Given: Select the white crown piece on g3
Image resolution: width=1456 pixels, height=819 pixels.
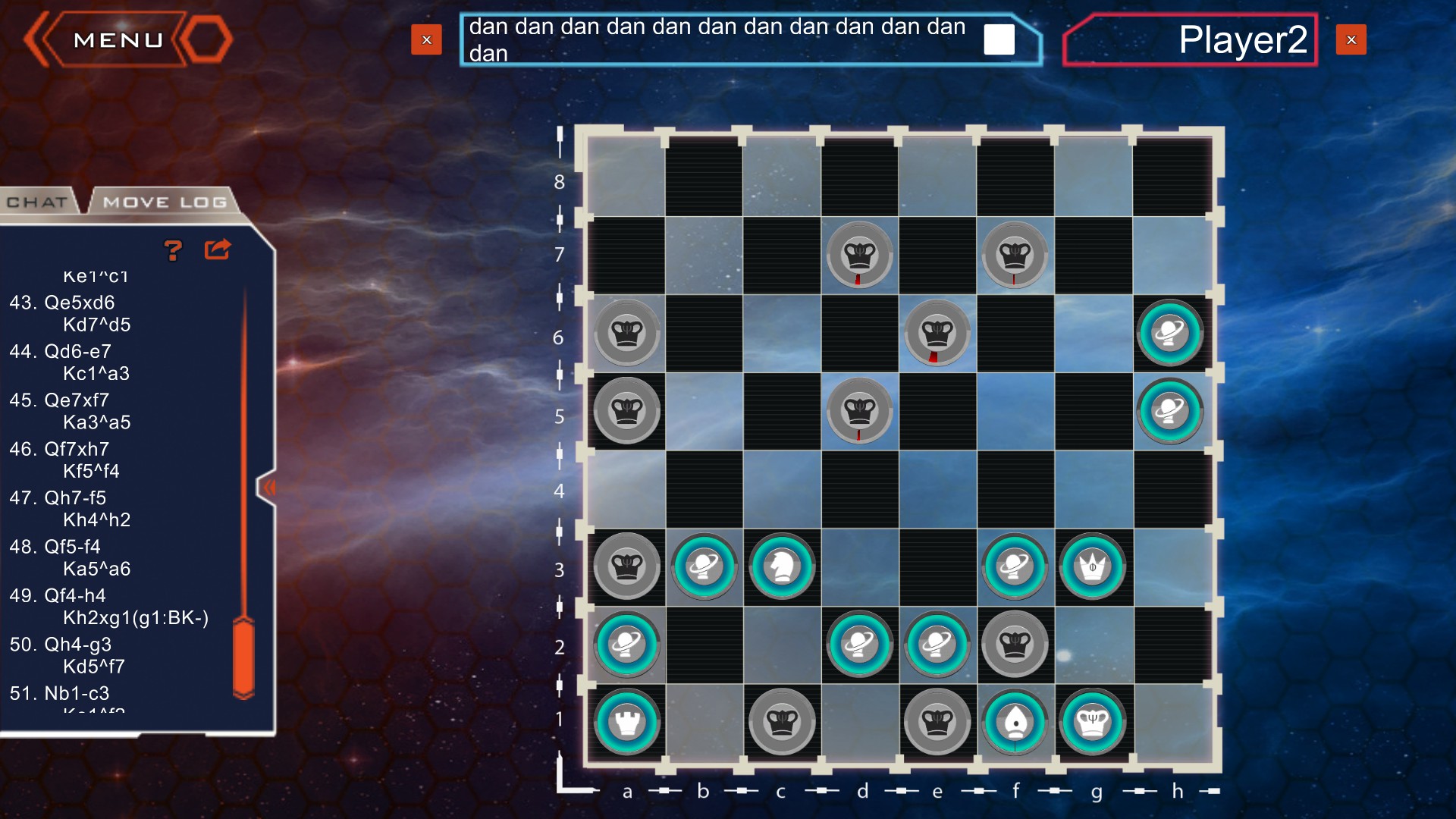Looking at the screenshot, I should coord(1092,566).
